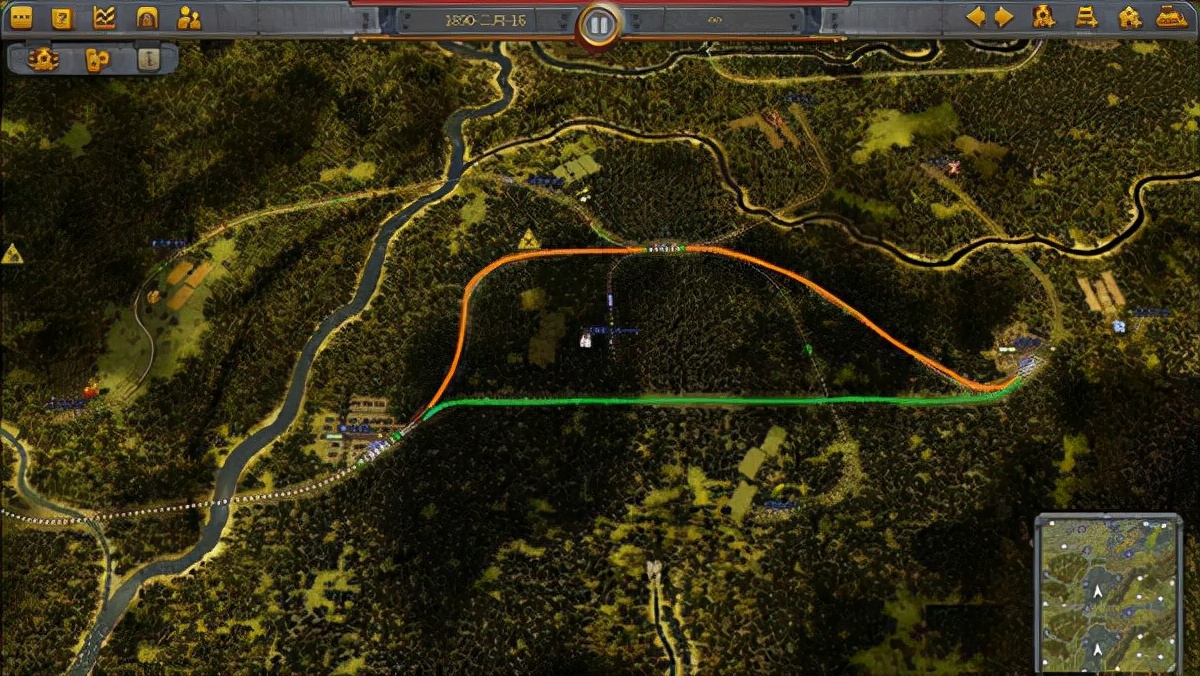Click the golden gear icon
Screen dimensions: 1200x676
[44, 58]
